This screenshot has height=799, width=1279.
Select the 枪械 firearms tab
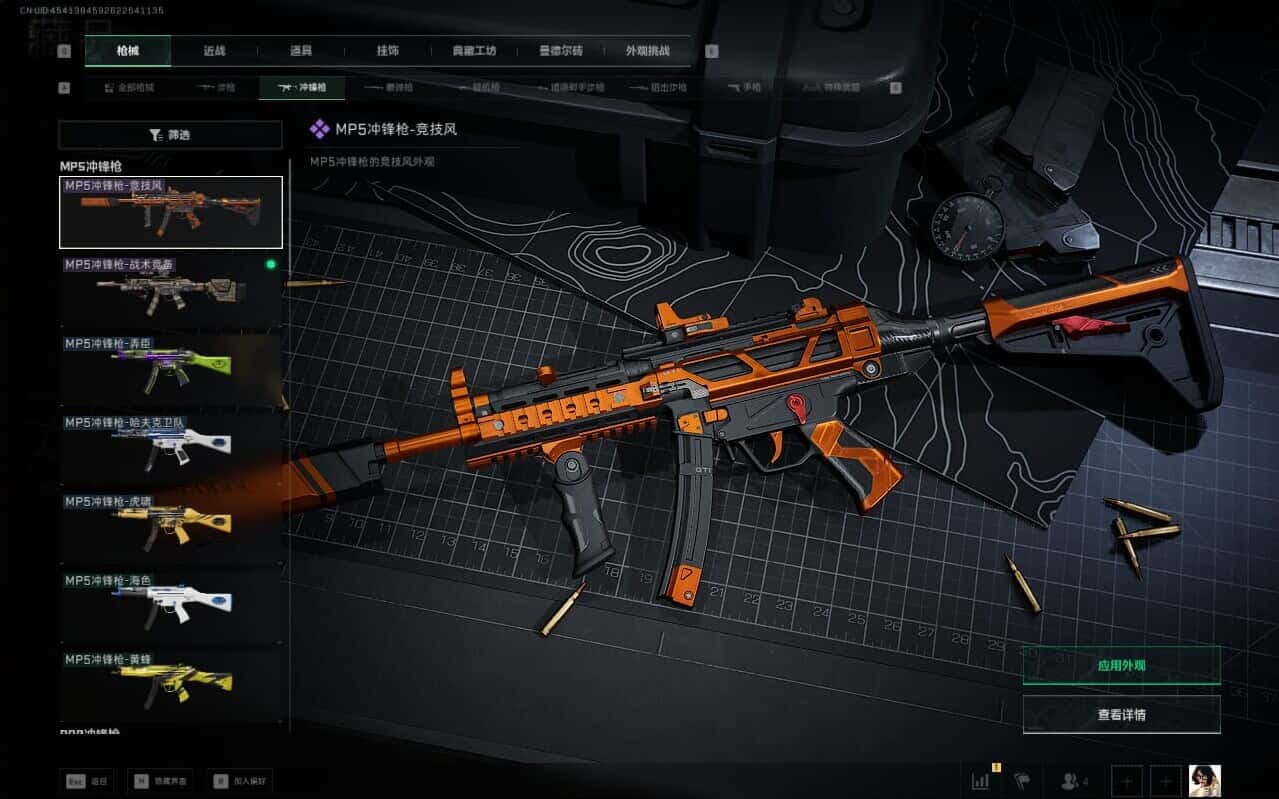tap(127, 51)
